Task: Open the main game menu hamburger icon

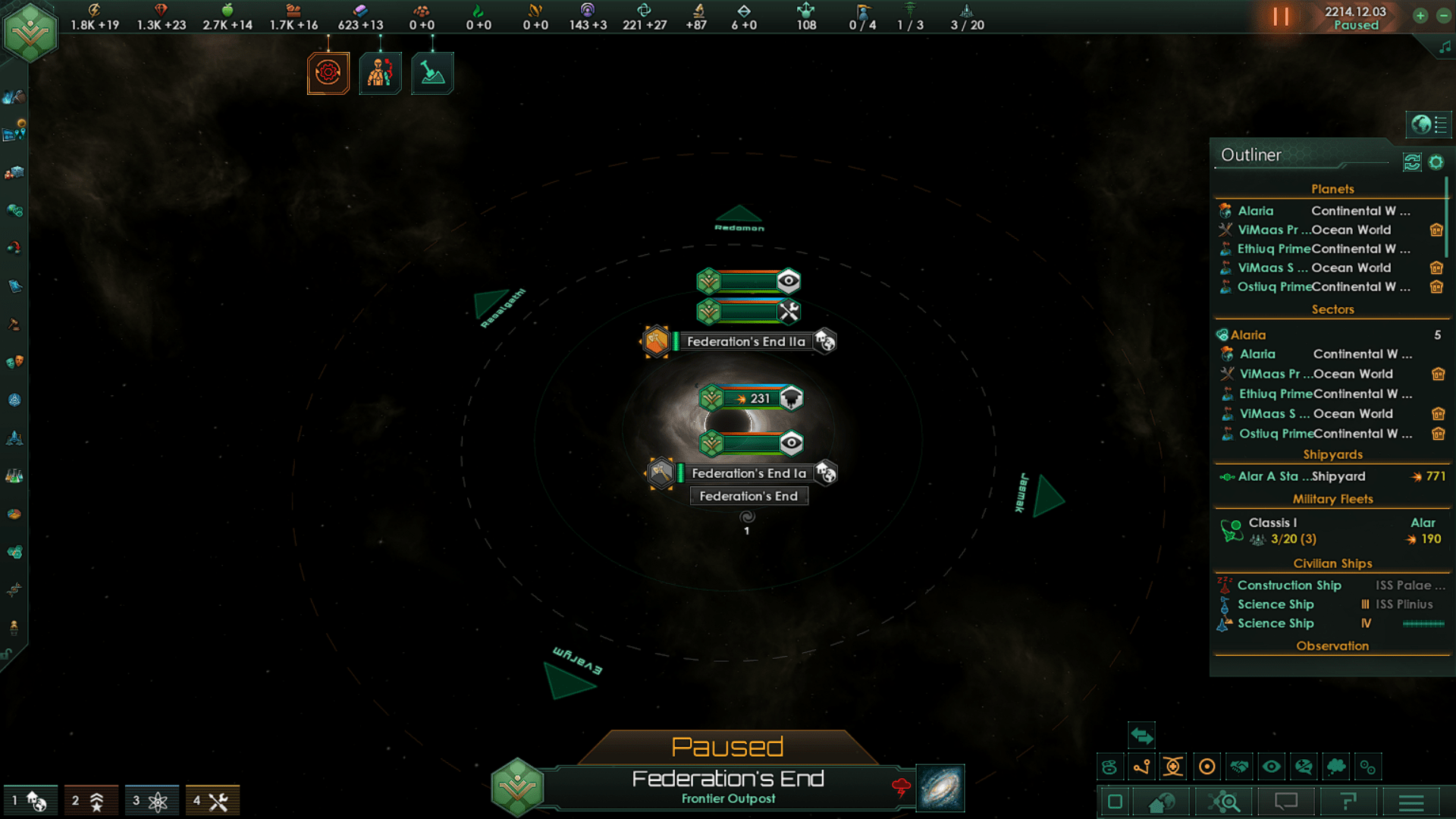Action: click(1410, 801)
